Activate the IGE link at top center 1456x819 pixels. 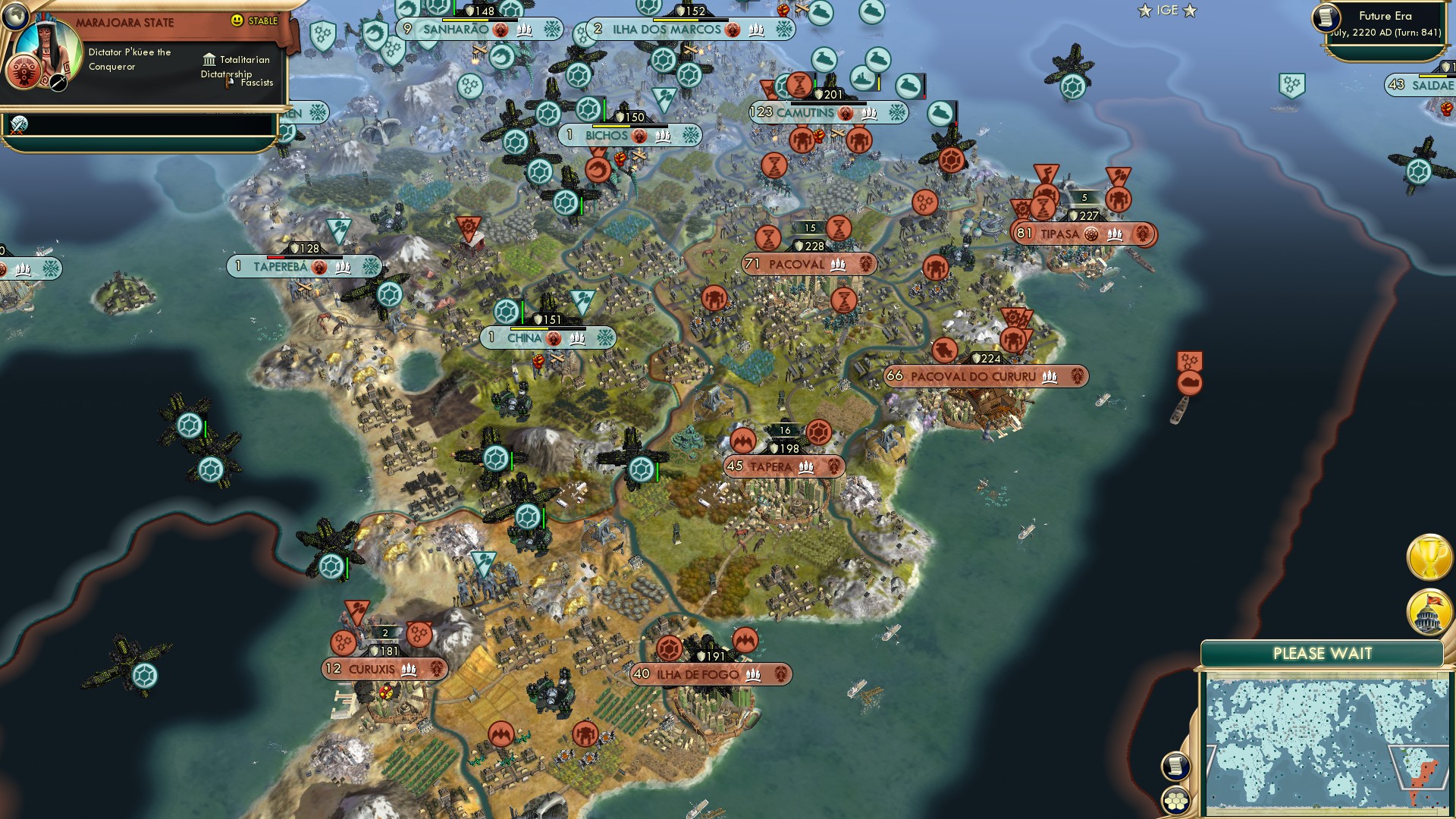point(1166,11)
